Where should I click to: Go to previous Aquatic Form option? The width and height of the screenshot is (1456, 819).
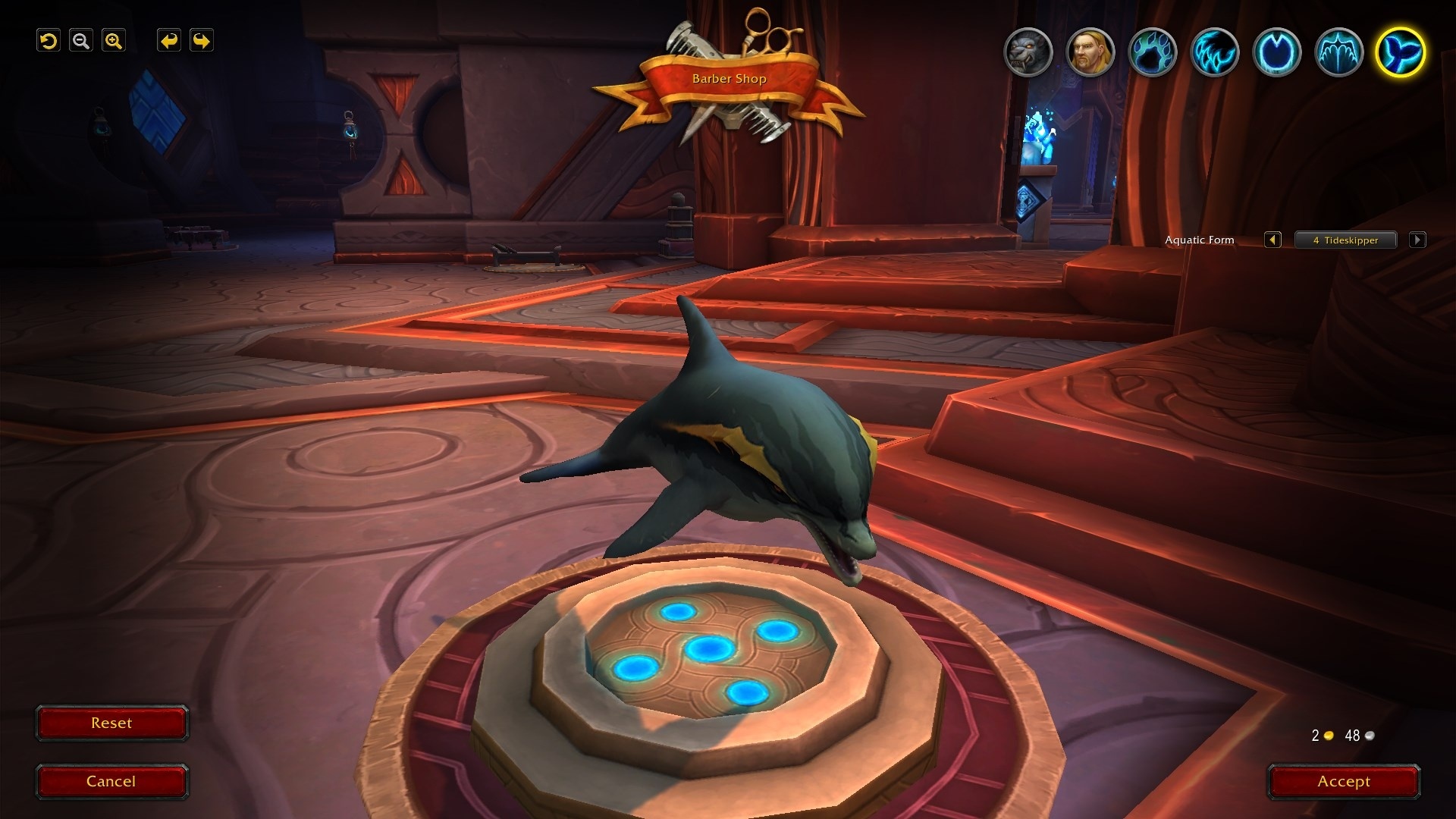coord(1272,240)
